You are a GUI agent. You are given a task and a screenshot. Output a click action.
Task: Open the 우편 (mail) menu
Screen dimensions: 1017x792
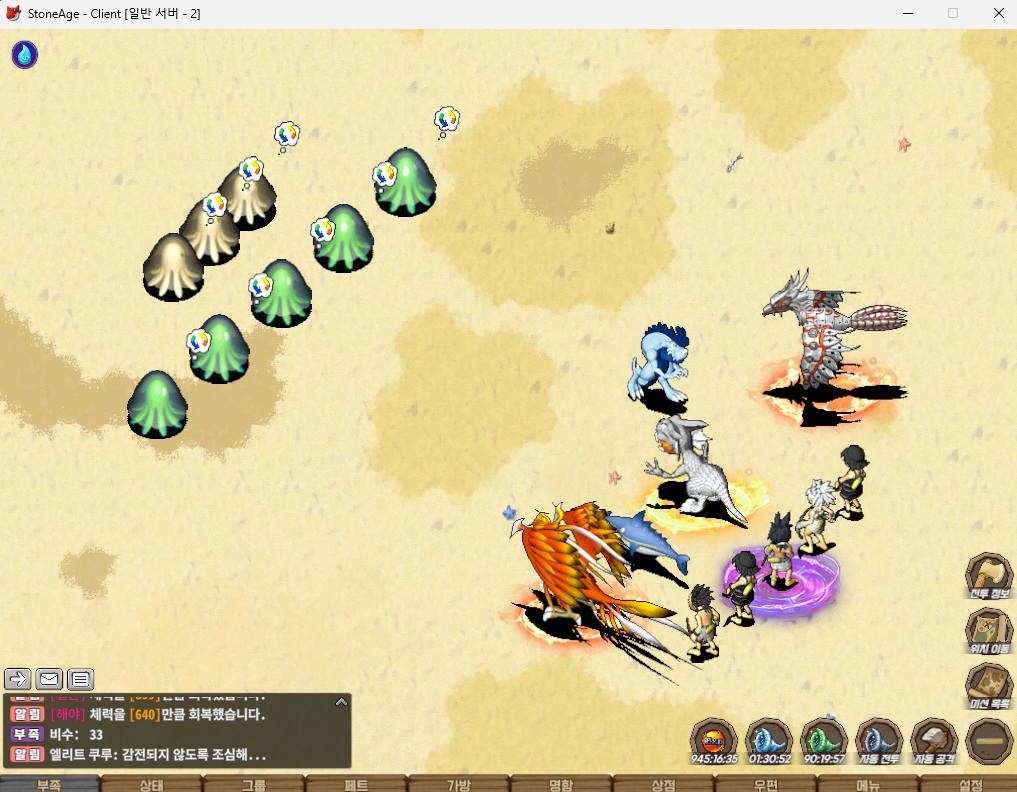pyautogui.click(x=765, y=784)
